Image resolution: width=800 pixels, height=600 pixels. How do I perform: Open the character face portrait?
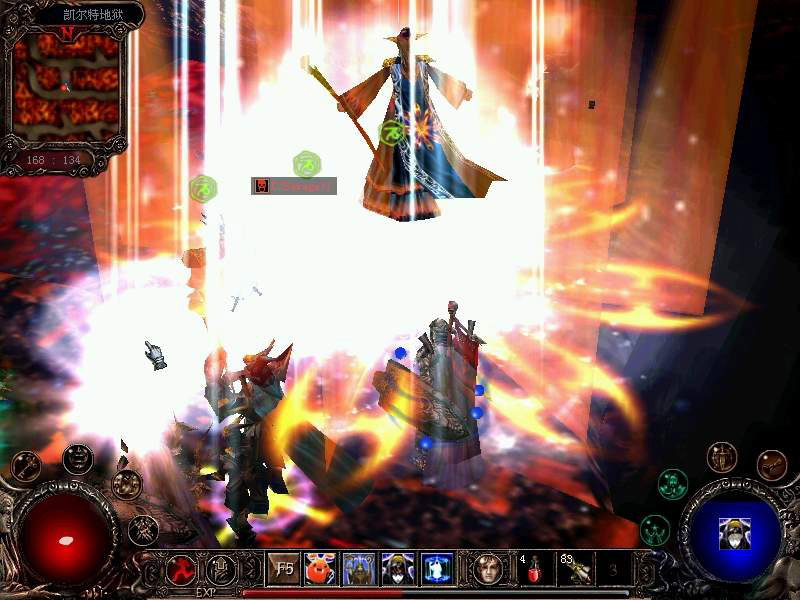(490, 569)
